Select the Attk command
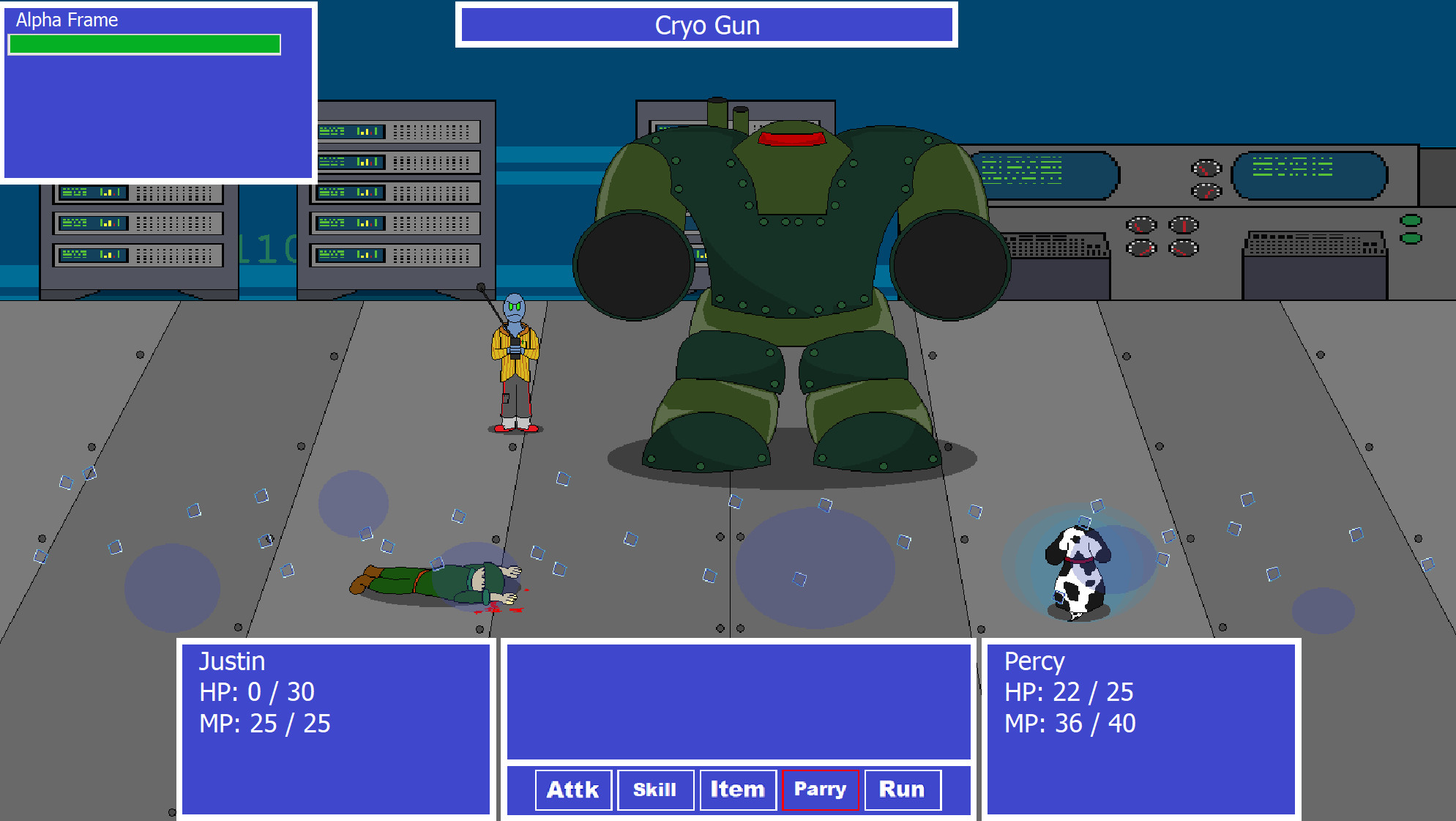The height and width of the screenshot is (821, 1456). click(x=573, y=790)
